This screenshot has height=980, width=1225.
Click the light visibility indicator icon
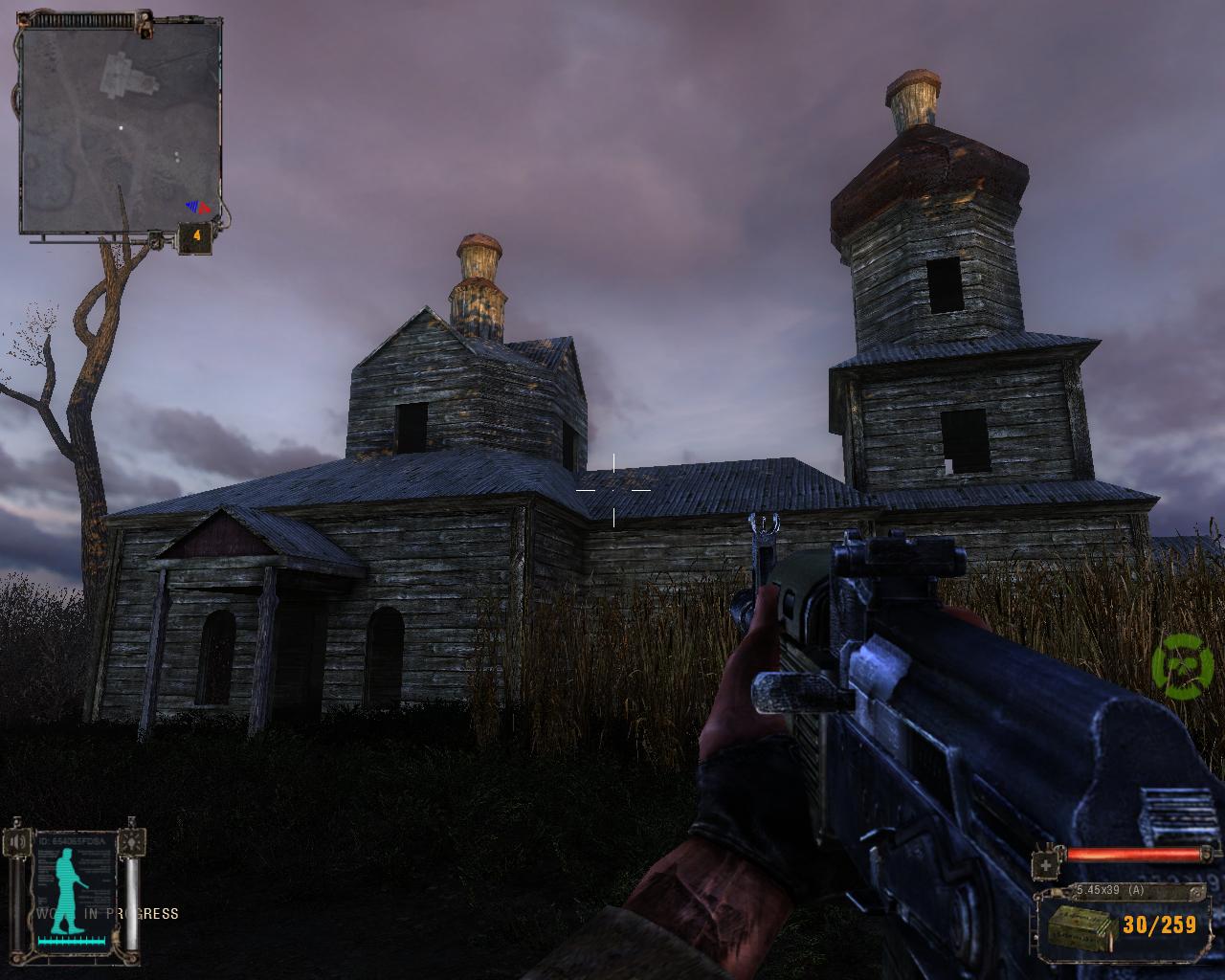tap(130, 842)
